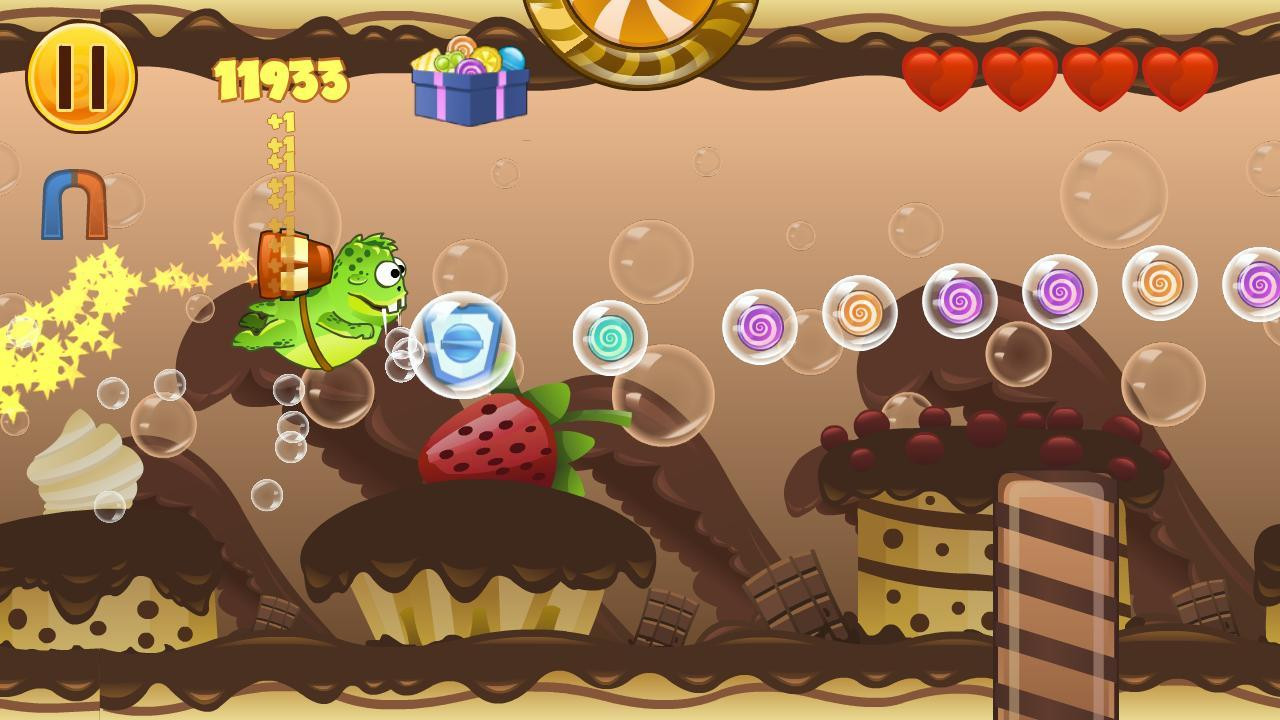Viewport: 1280px width, 720px height.
Task: Click the pause button
Action: [x=80, y=75]
